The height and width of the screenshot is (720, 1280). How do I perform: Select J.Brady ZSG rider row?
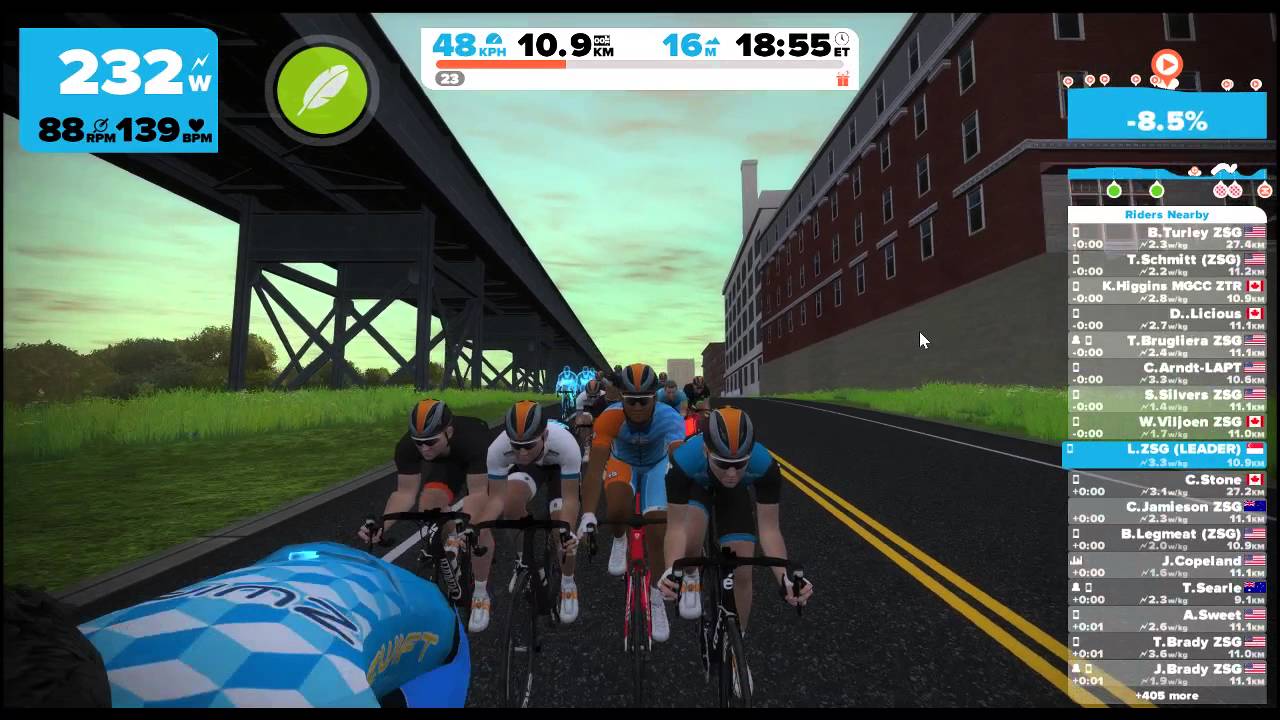coord(1166,674)
